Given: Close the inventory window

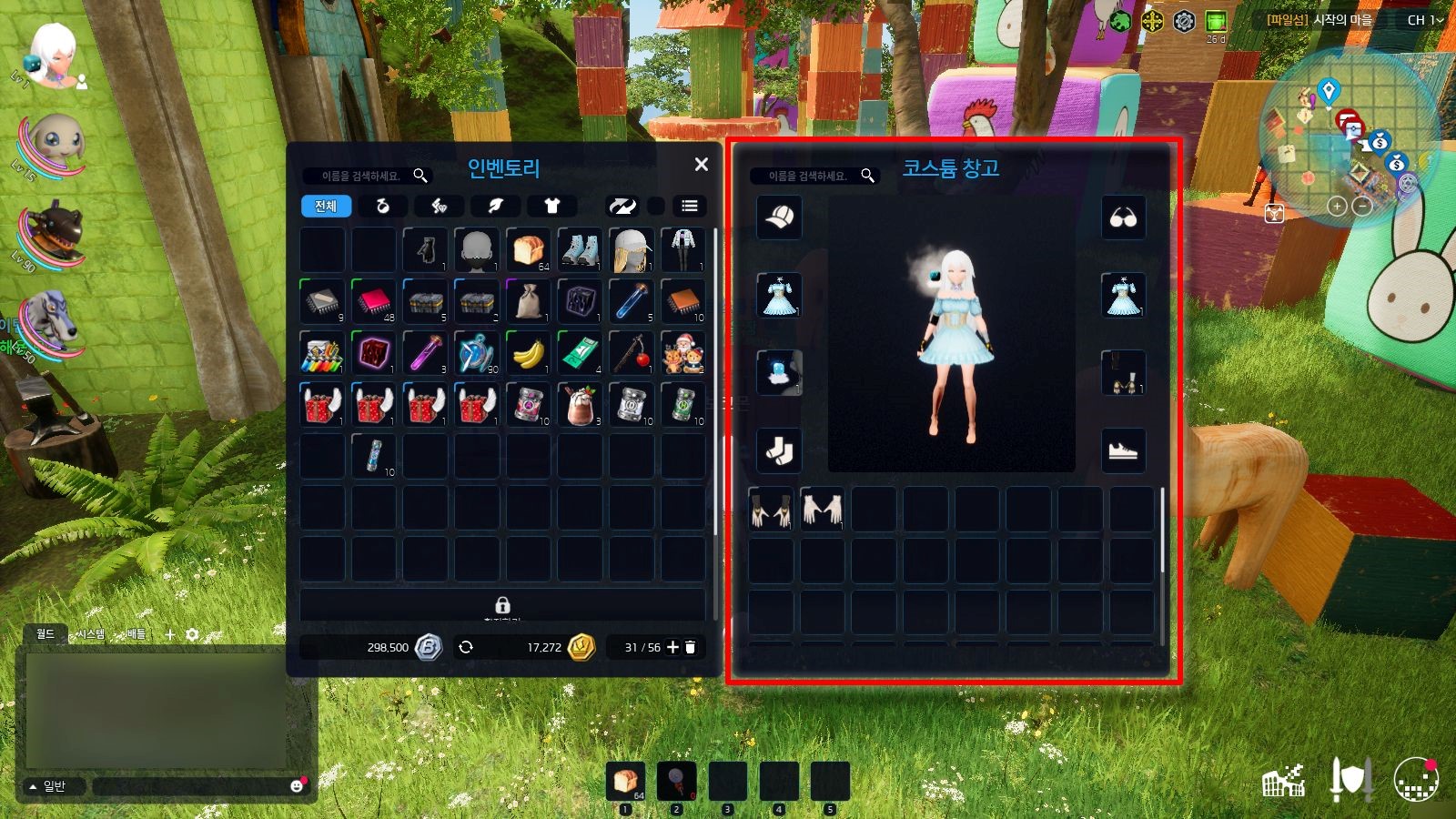Looking at the screenshot, I should (x=701, y=165).
